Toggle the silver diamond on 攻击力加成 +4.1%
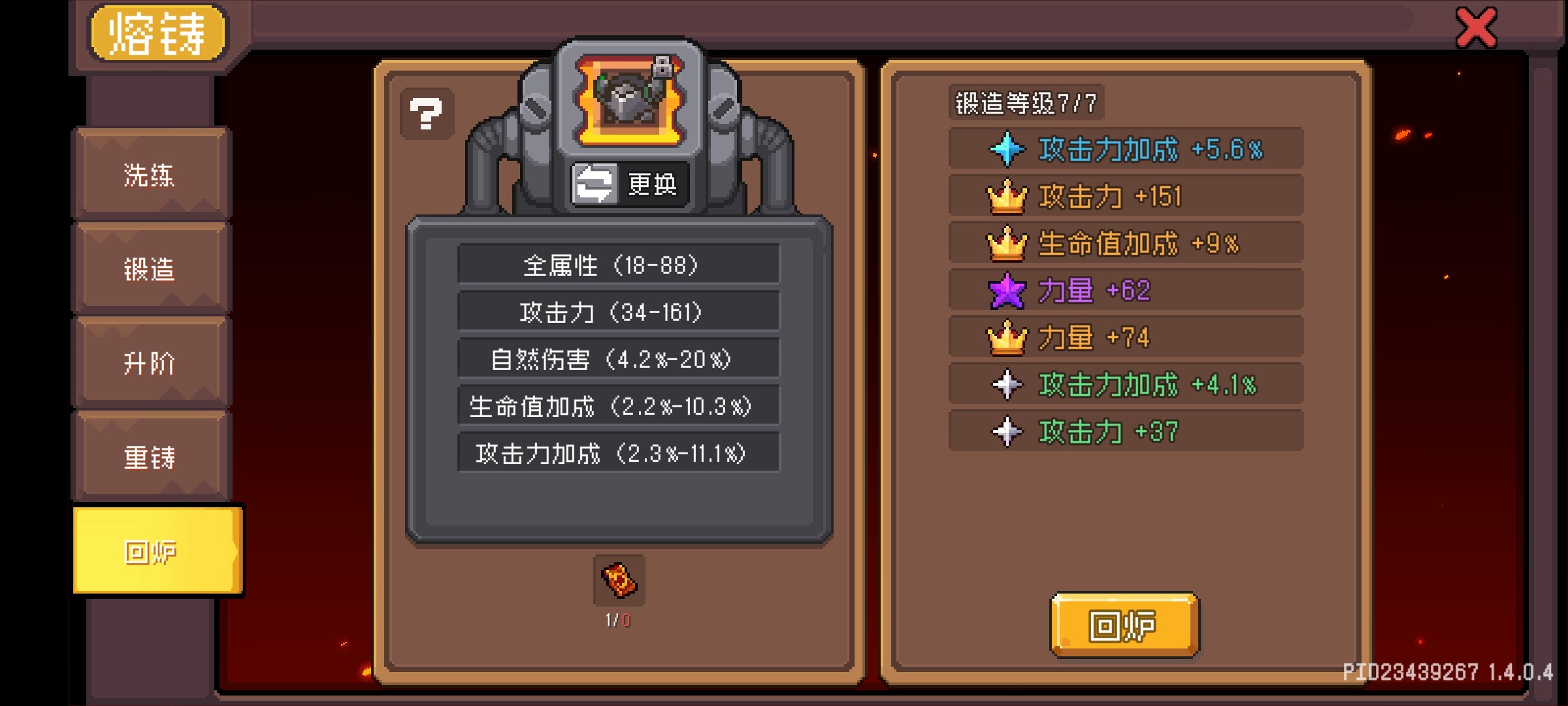 click(1008, 384)
